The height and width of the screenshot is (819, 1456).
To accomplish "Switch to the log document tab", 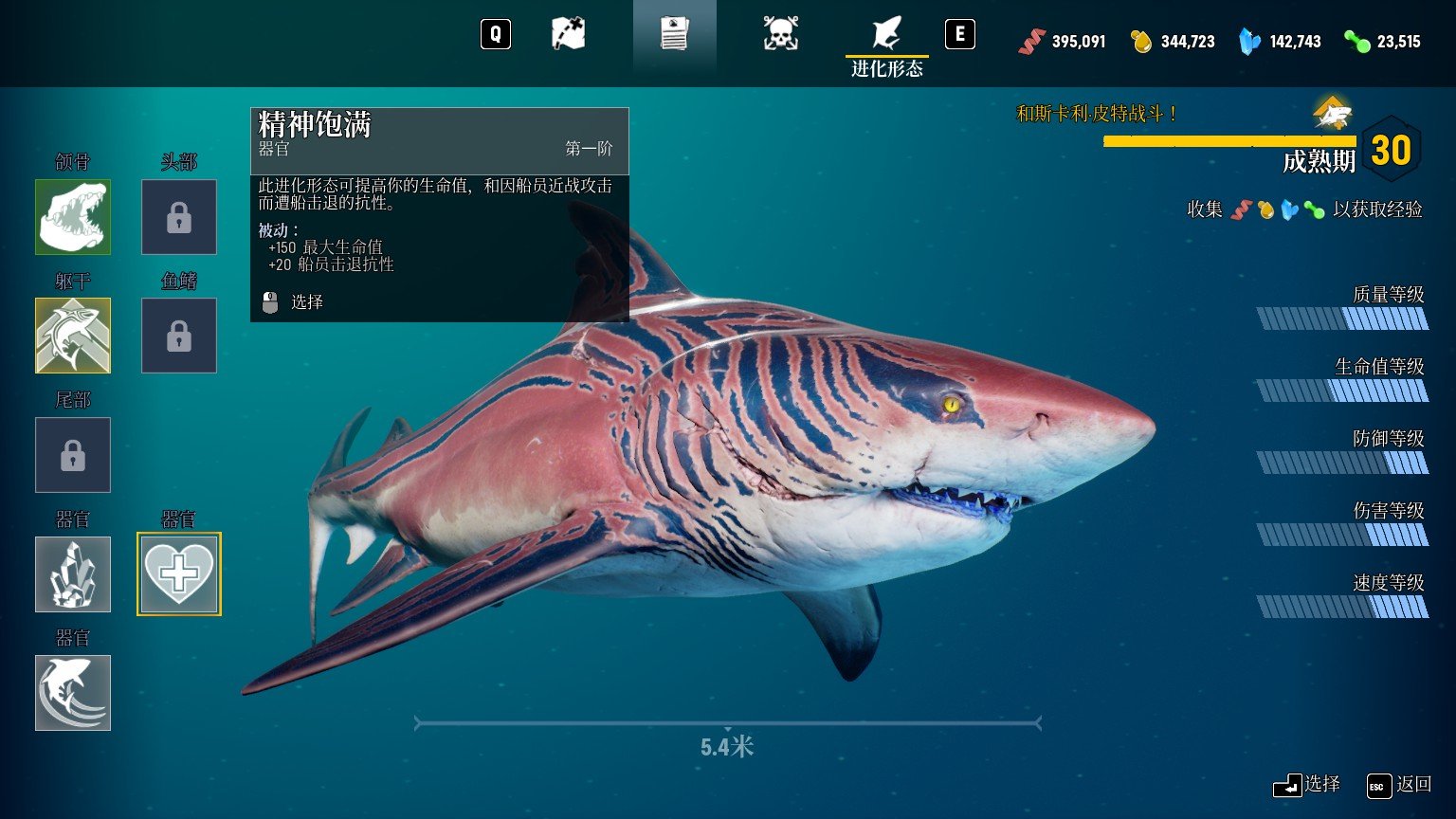I will [x=674, y=35].
